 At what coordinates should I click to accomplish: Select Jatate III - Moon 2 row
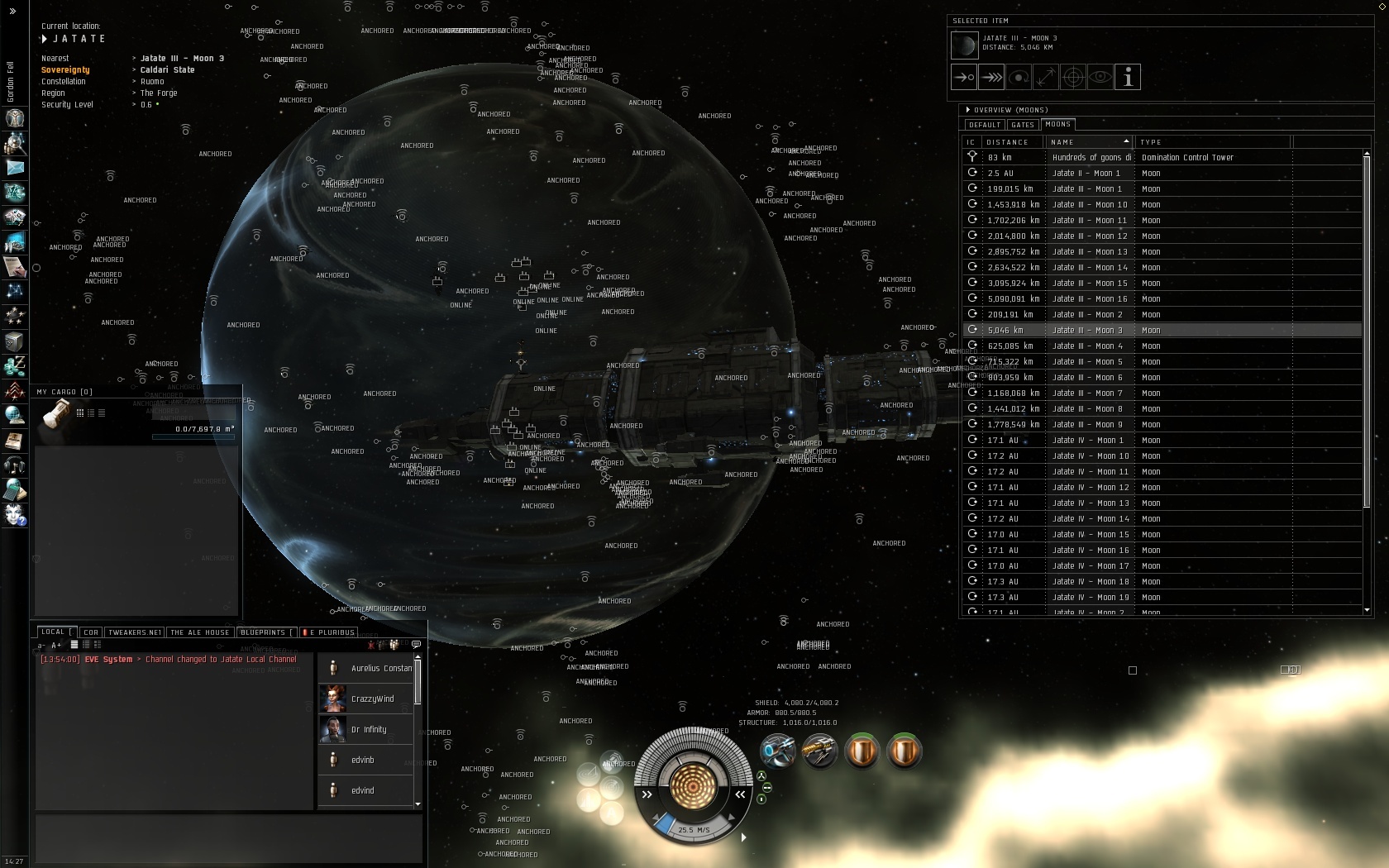1087,315
